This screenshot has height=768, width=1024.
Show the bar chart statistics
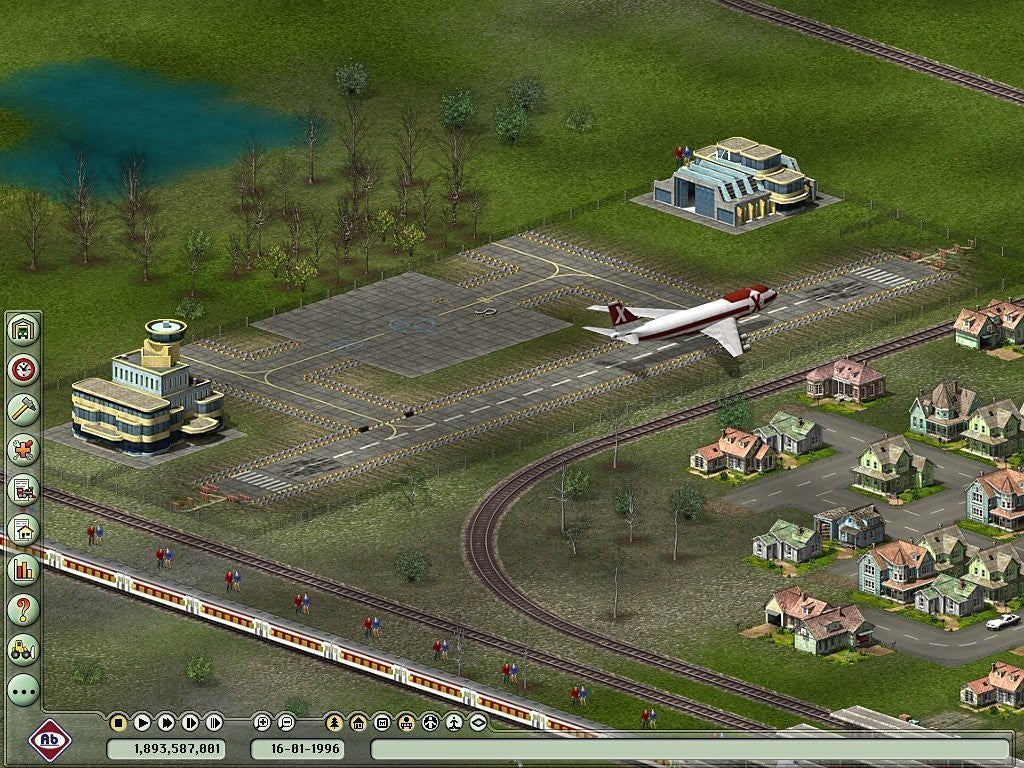[x=23, y=569]
